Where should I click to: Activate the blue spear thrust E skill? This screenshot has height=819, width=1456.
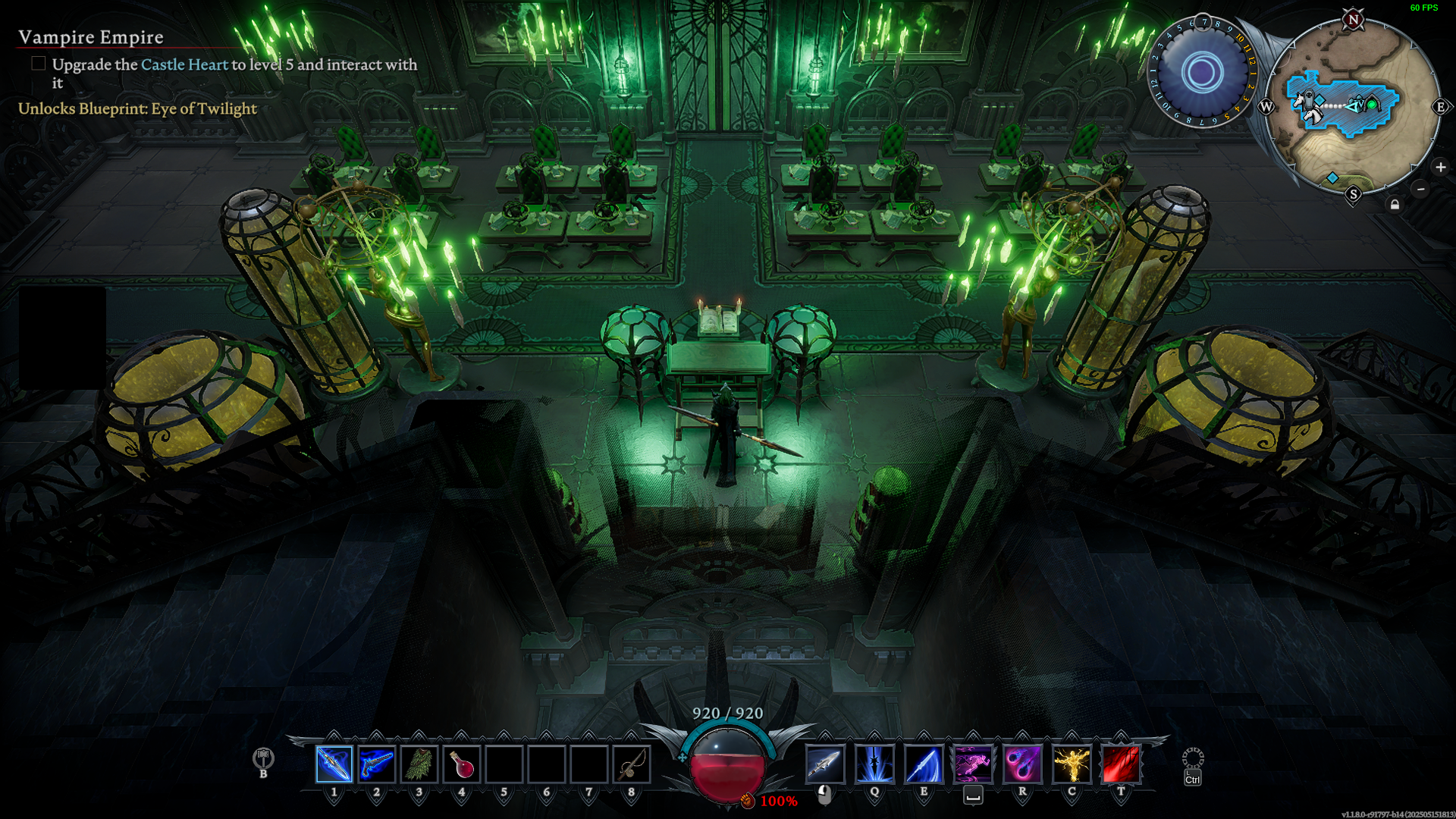click(x=924, y=764)
